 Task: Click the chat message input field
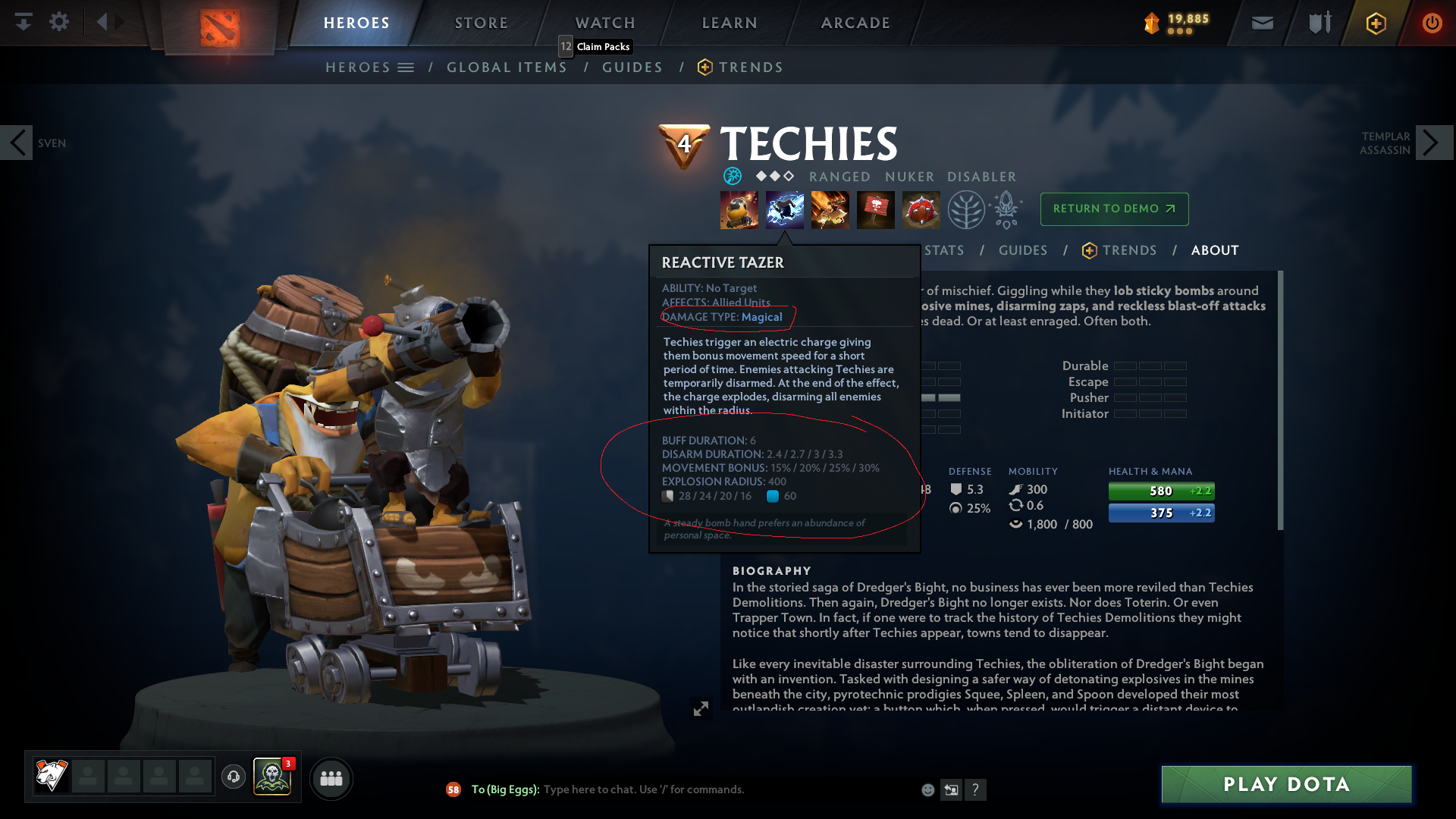[x=682, y=789]
